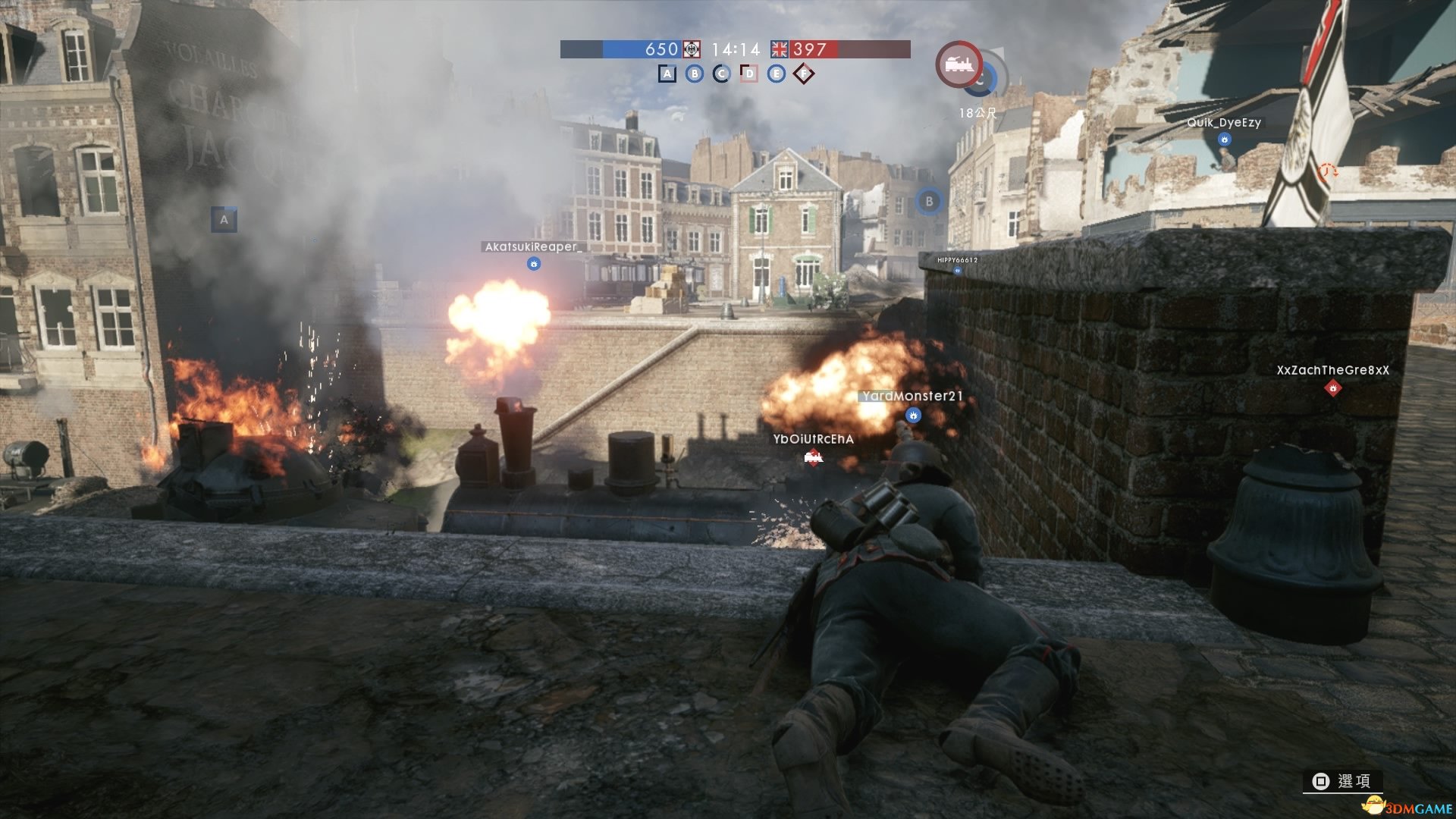
Task: Click the square flag D indicator
Action: (x=748, y=74)
